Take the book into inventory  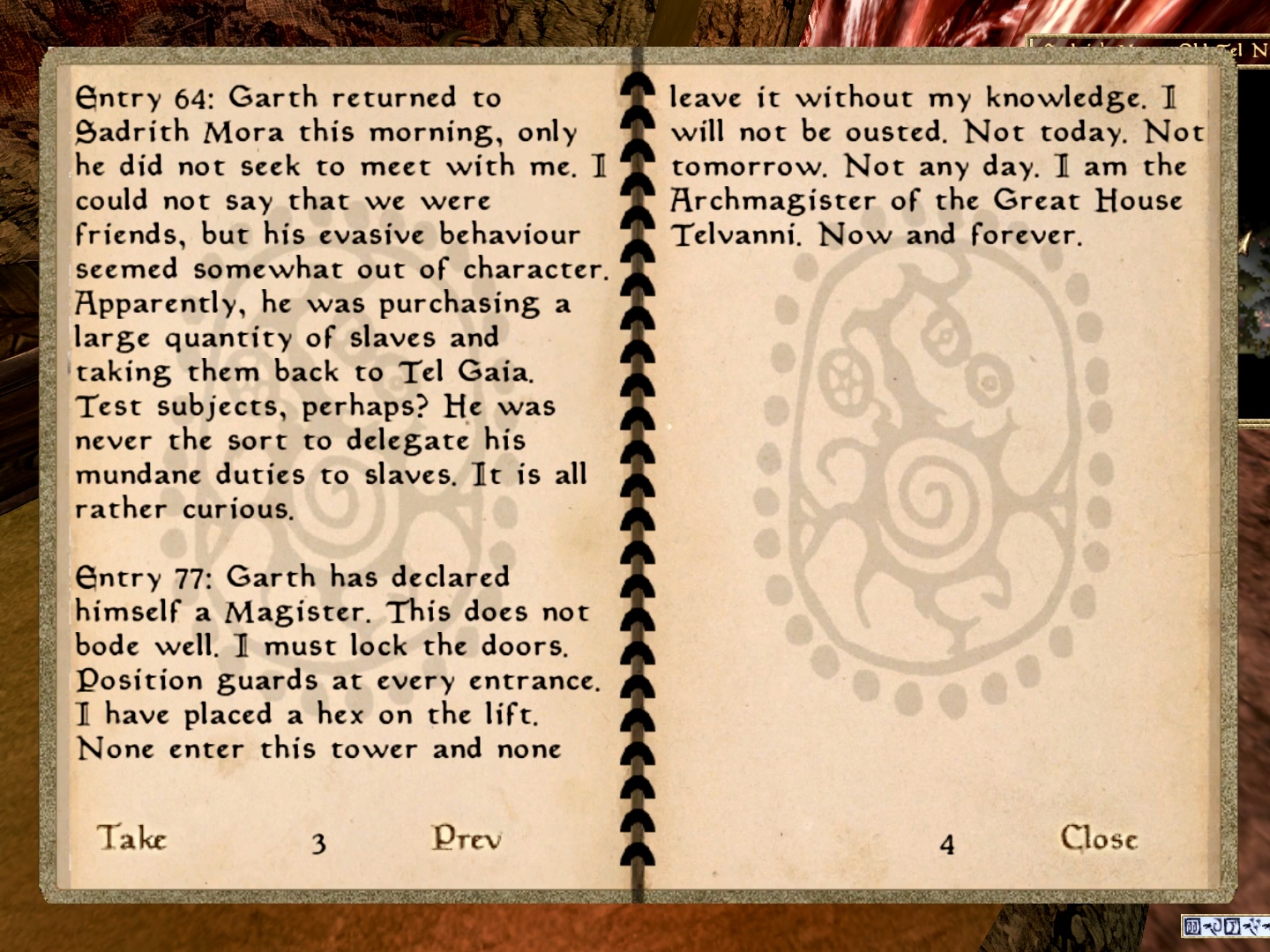tap(131, 837)
